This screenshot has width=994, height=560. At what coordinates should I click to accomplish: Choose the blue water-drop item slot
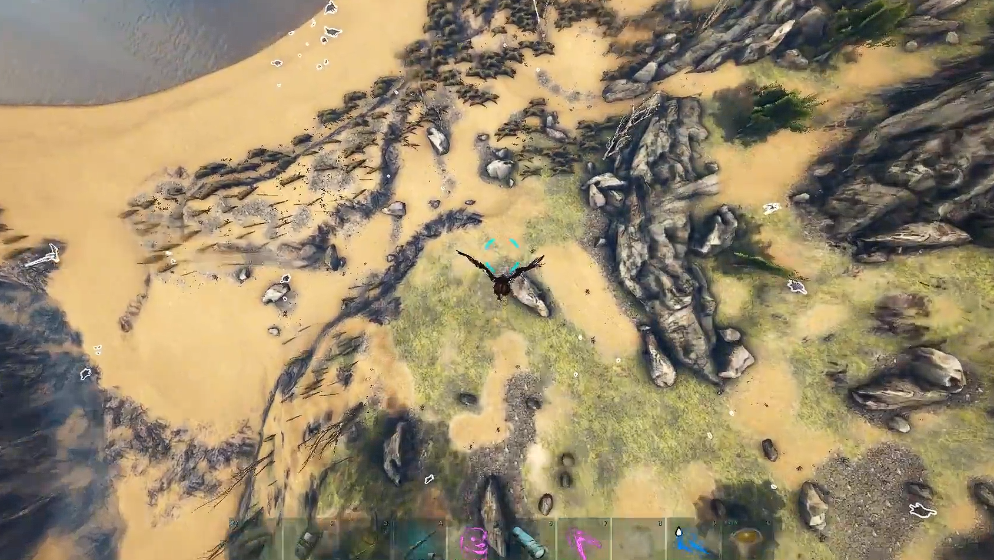[691, 540]
